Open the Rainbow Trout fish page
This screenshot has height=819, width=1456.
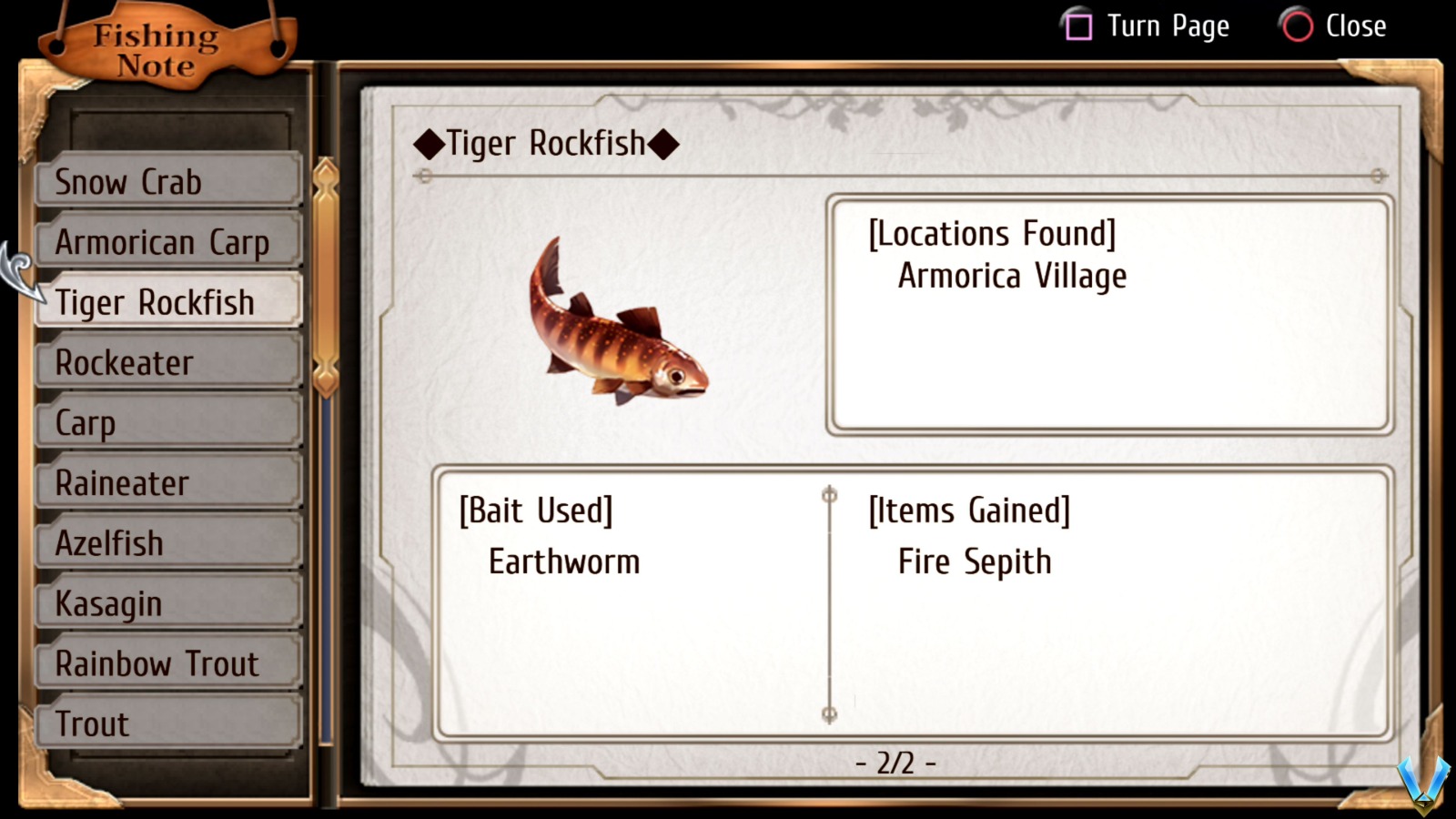168,663
